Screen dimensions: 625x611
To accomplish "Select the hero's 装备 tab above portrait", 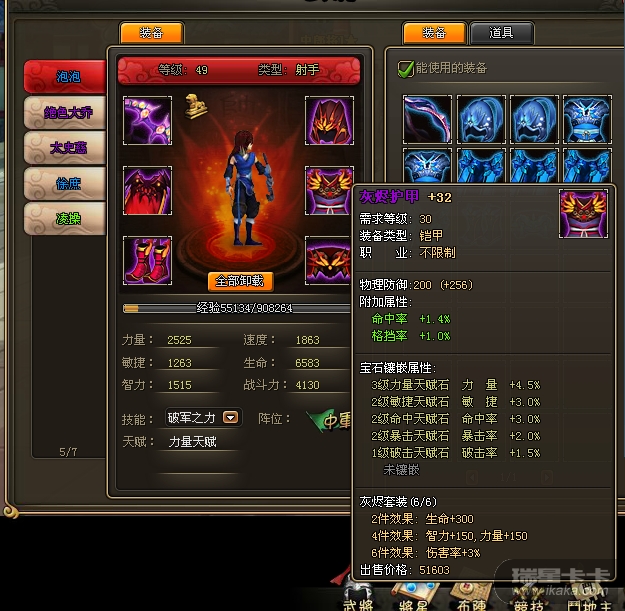I will pos(151,33).
